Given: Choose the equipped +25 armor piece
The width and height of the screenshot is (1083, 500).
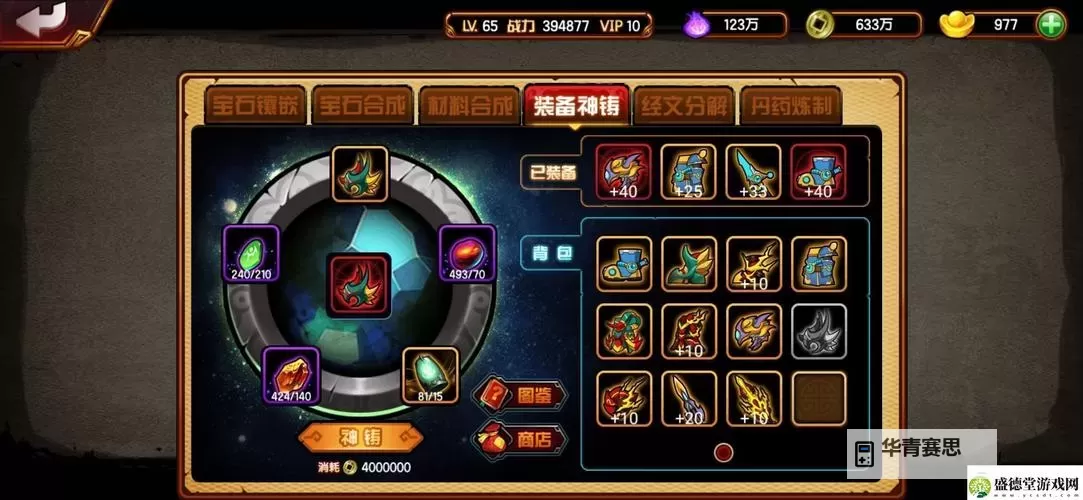Looking at the screenshot, I should (688, 172).
